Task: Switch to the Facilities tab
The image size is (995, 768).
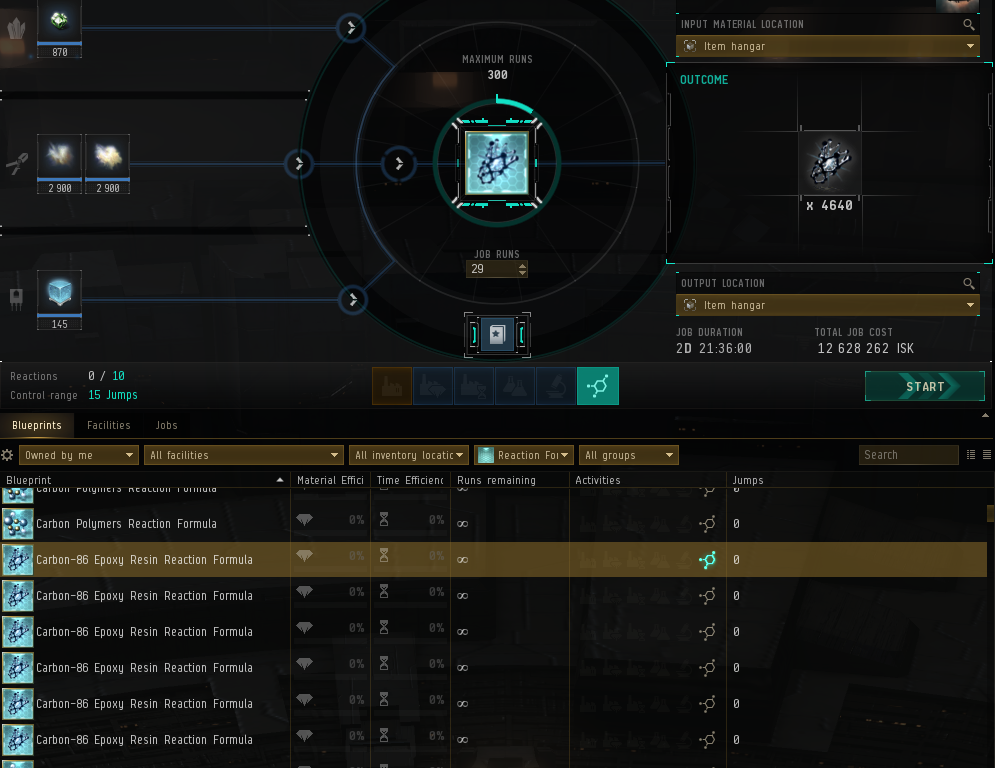Action: pos(108,425)
